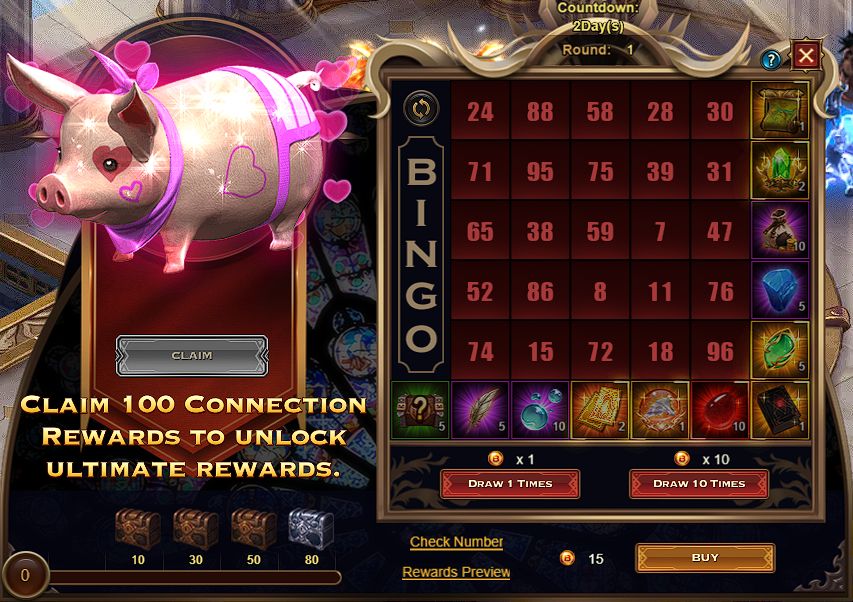Open the blue question mark help
853x602 pixels.
[771, 60]
